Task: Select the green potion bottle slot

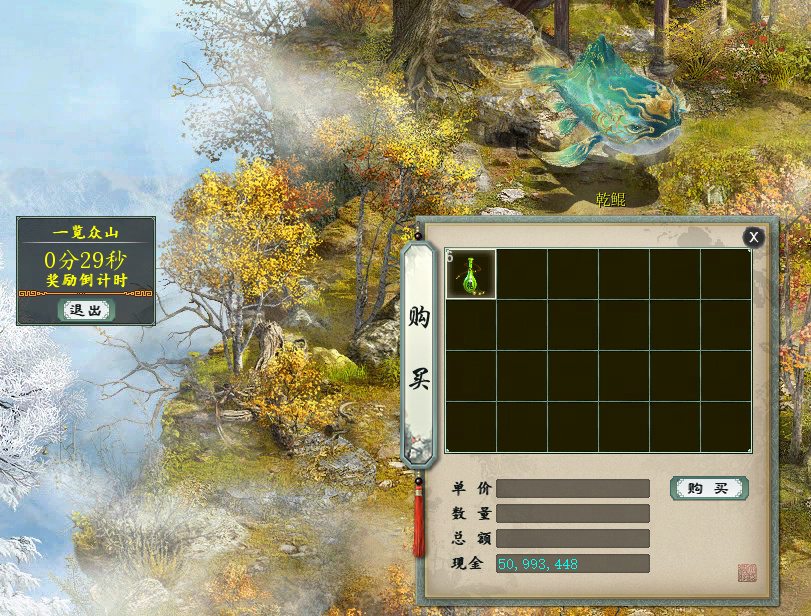Action: pos(471,275)
